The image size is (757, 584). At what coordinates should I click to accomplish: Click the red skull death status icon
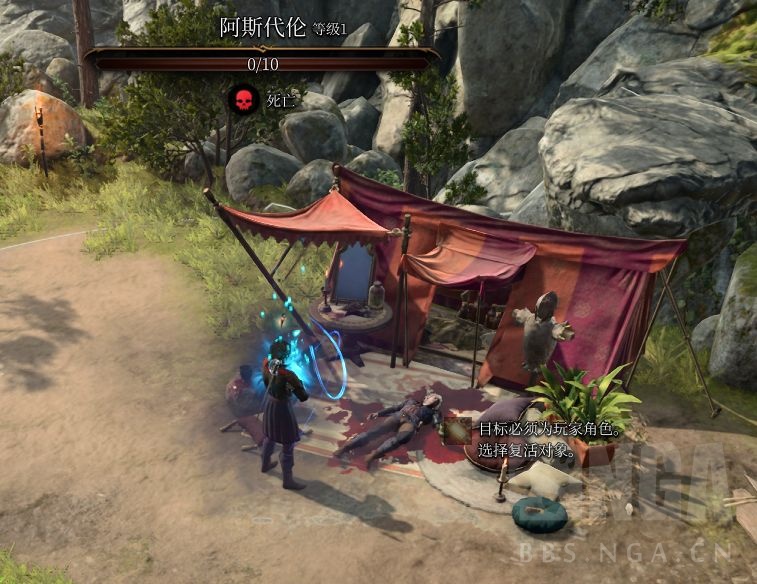coord(242,100)
